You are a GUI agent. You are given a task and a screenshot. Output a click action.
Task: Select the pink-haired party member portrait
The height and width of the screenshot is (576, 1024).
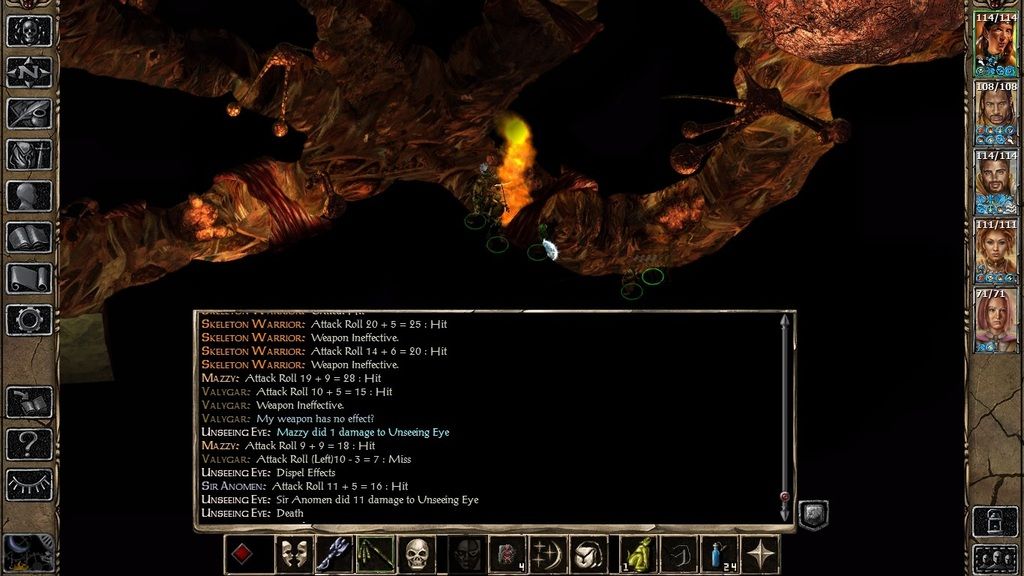click(x=995, y=320)
